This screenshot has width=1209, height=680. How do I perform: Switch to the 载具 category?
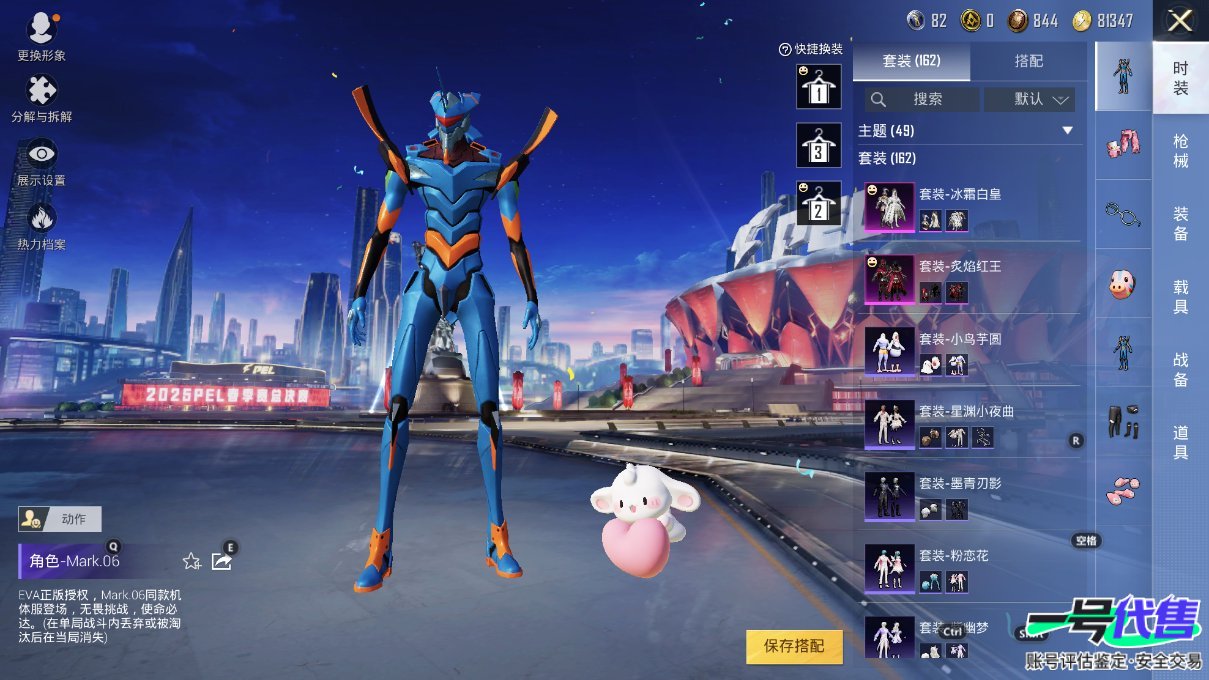pyautogui.click(x=1180, y=297)
